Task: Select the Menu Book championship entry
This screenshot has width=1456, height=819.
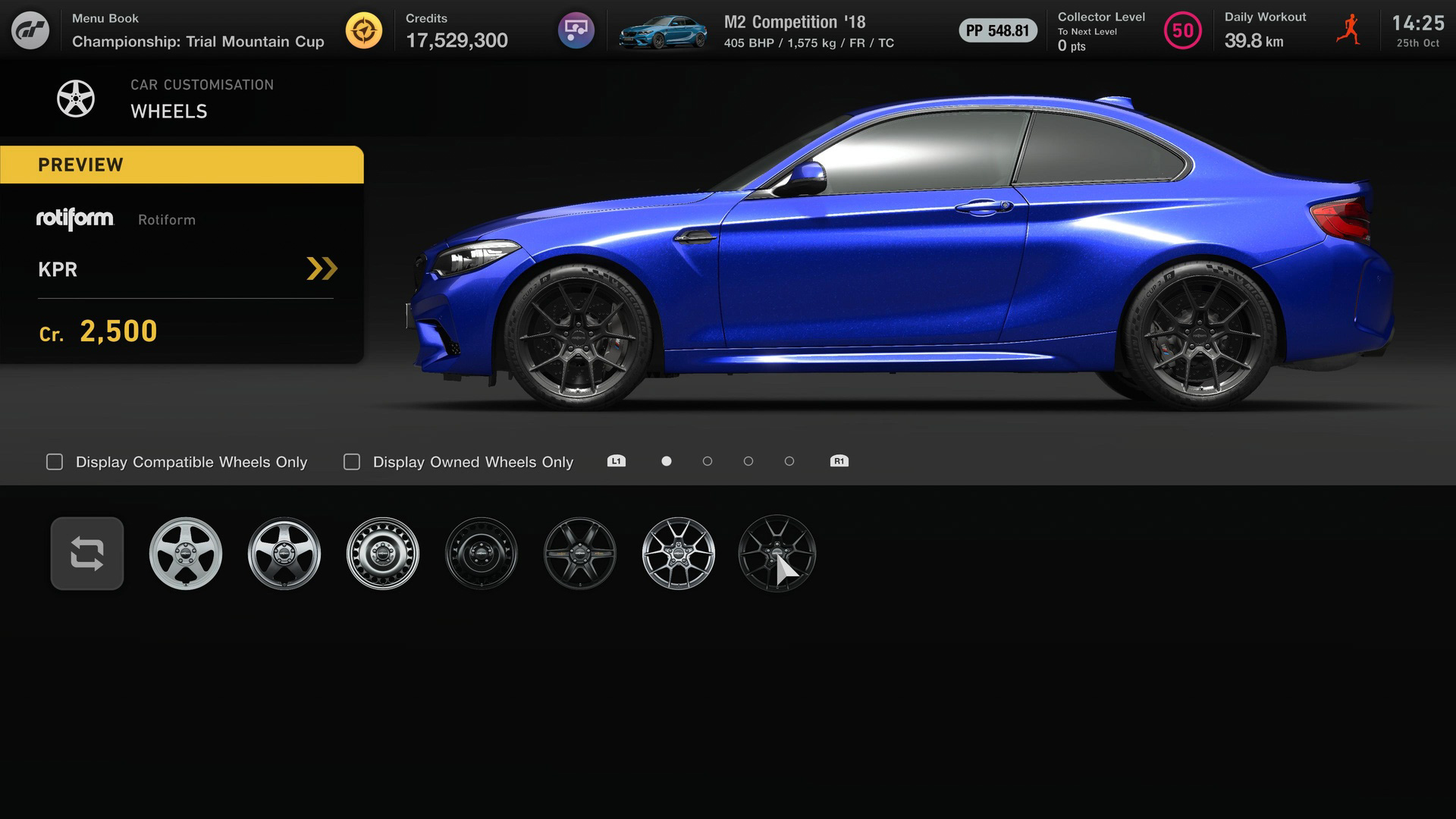Action: click(x=197, y=30)
